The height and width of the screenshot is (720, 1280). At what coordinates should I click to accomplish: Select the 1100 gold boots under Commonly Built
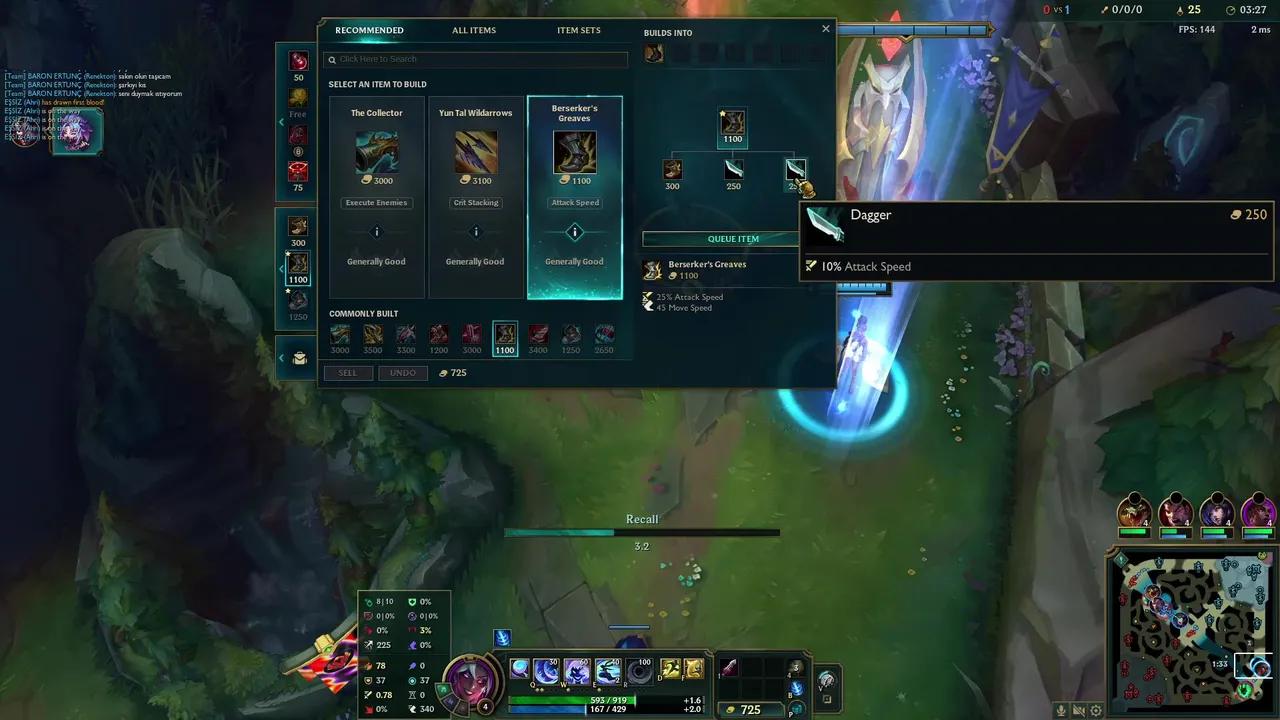coord(504,336)
